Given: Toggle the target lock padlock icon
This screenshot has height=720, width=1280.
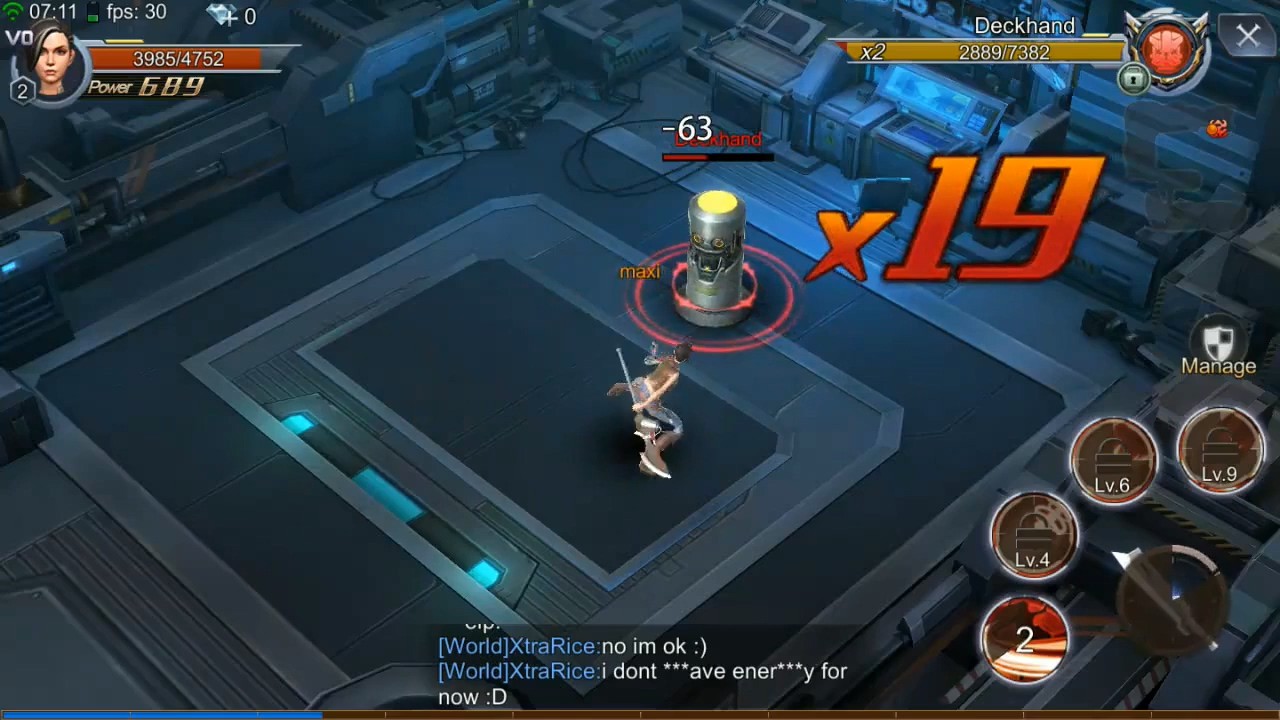Looking at the screenshot, I should pos(1133,78).
